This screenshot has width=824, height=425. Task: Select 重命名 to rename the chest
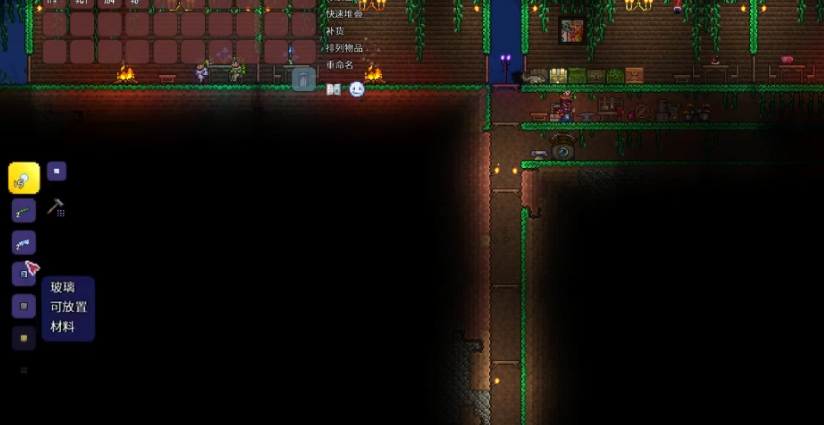[x=340, y=65]
